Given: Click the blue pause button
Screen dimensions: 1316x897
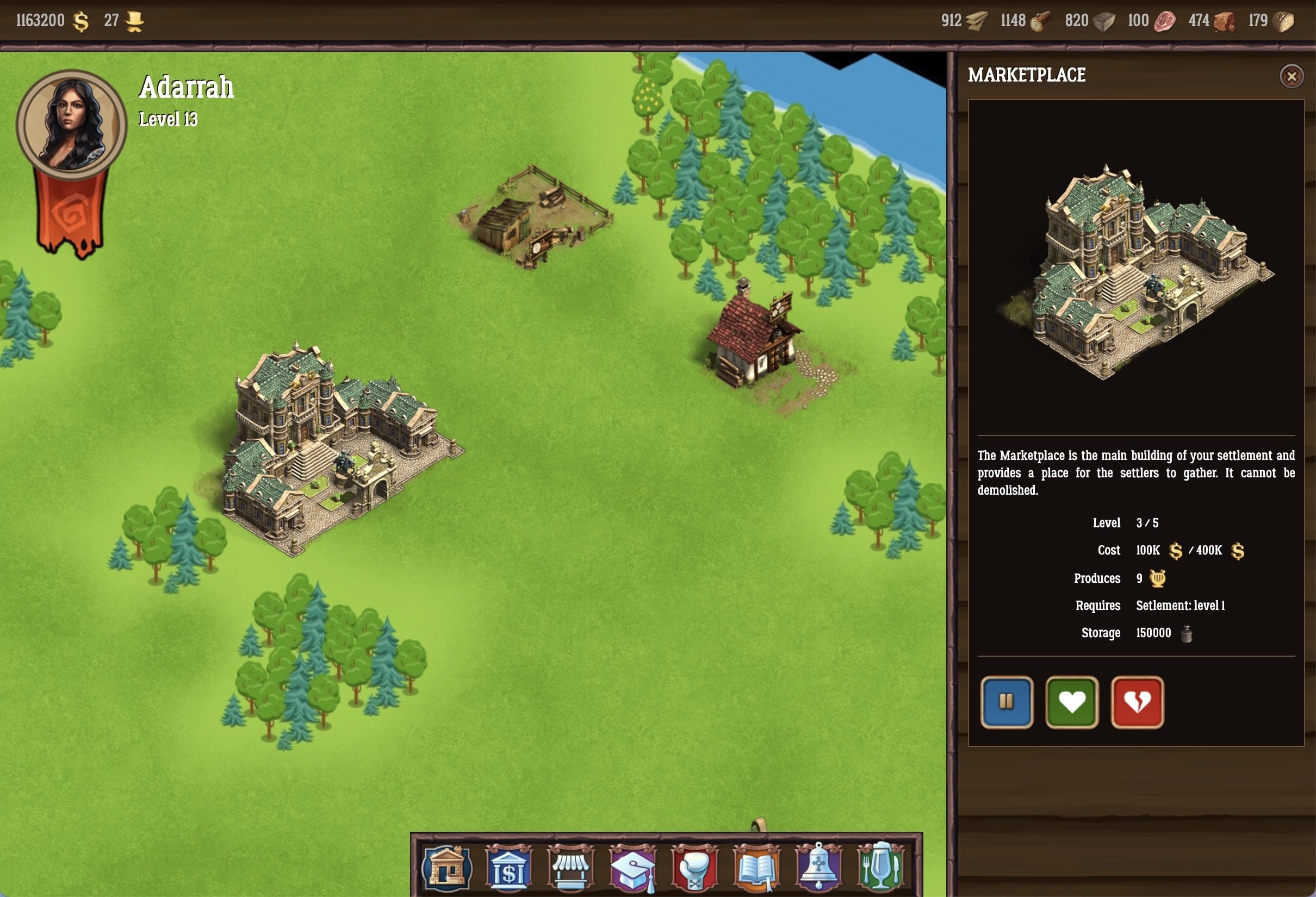Looking at the screenshot, I should pos(1006,702).
